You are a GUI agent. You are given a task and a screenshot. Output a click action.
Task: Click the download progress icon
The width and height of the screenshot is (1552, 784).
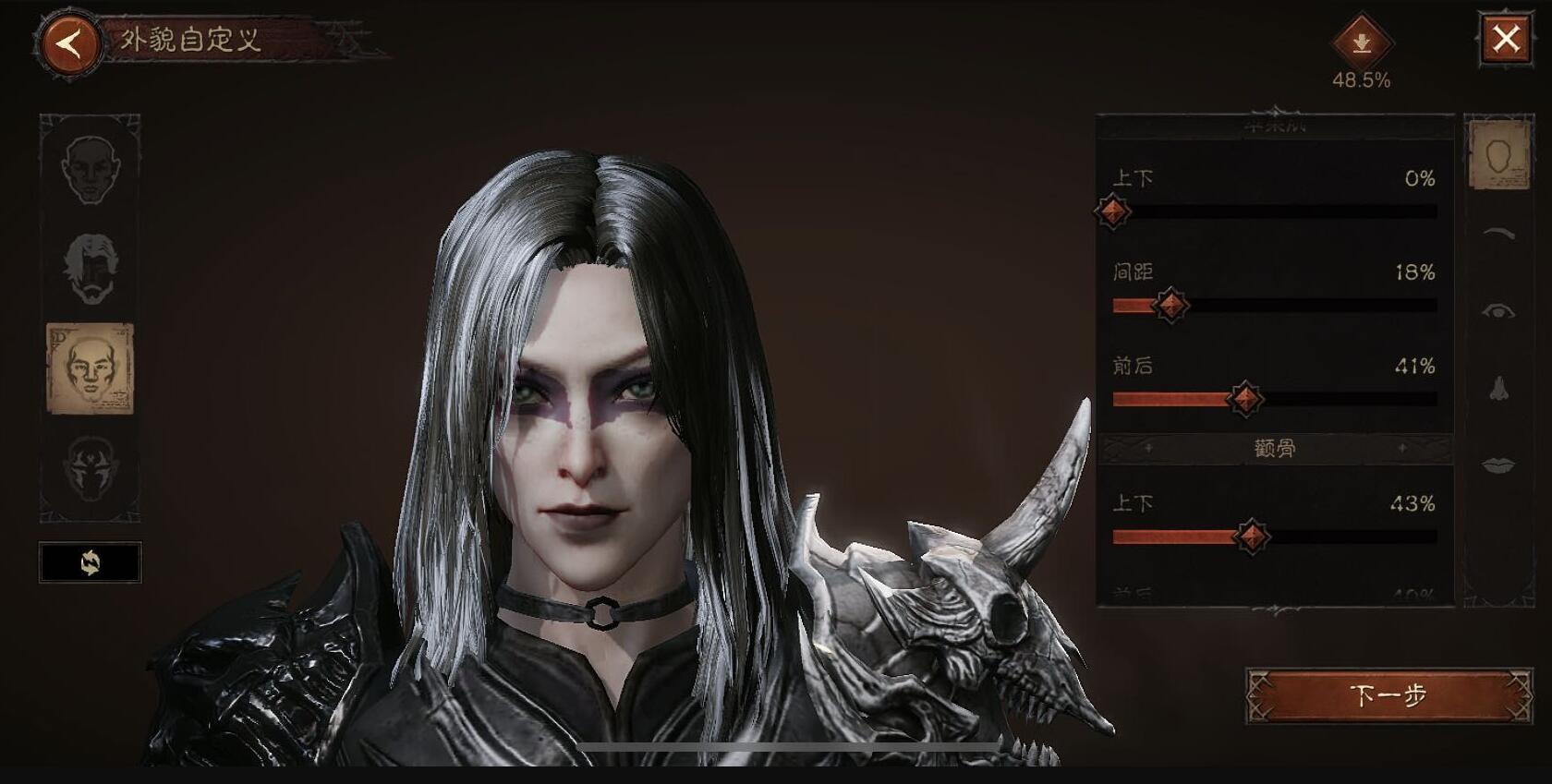[x=1361, y=43]
